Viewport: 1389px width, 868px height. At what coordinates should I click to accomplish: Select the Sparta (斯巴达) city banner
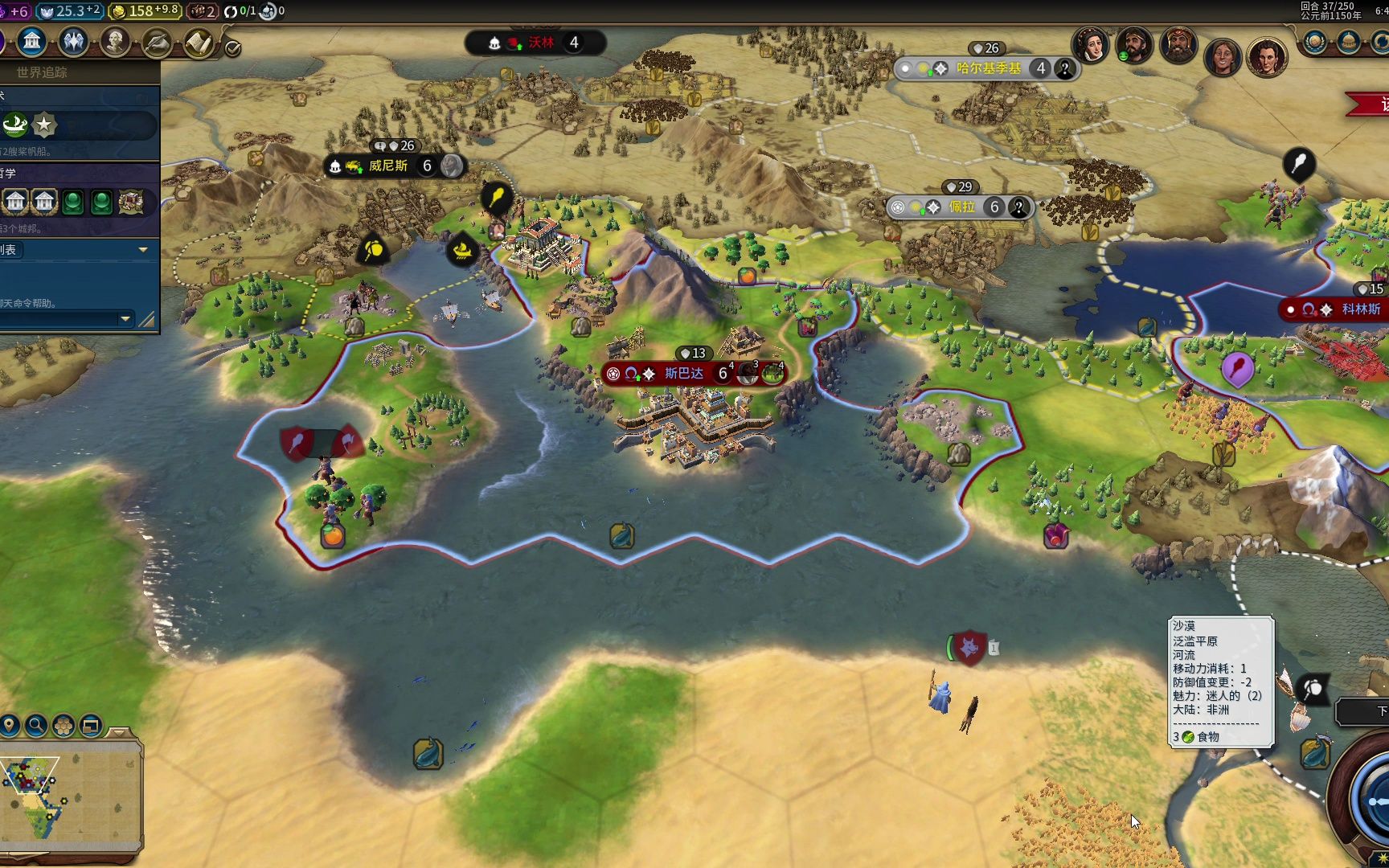(x=683, y=373)
